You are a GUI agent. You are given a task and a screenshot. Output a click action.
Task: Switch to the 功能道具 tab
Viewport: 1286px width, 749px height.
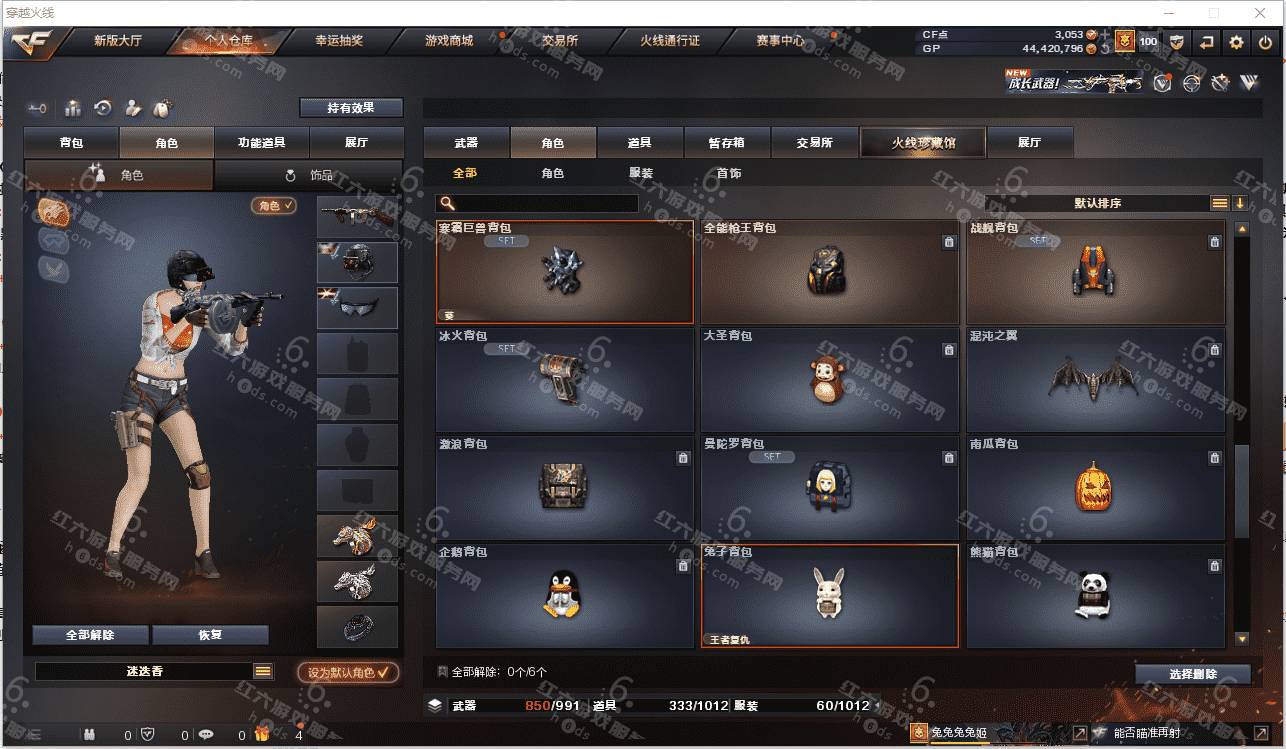tap(261, 143)
